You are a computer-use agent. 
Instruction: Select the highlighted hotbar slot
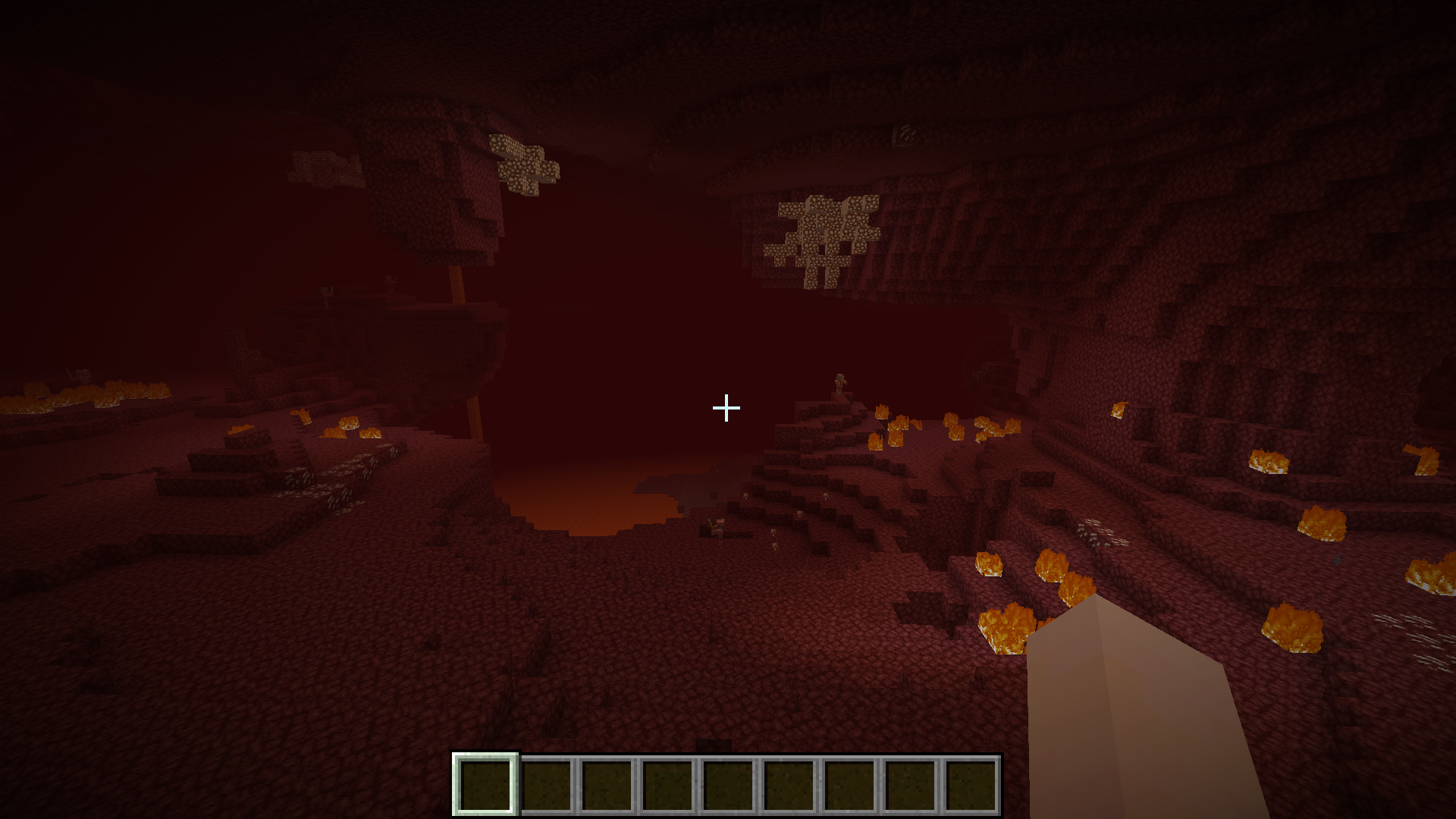485,784
